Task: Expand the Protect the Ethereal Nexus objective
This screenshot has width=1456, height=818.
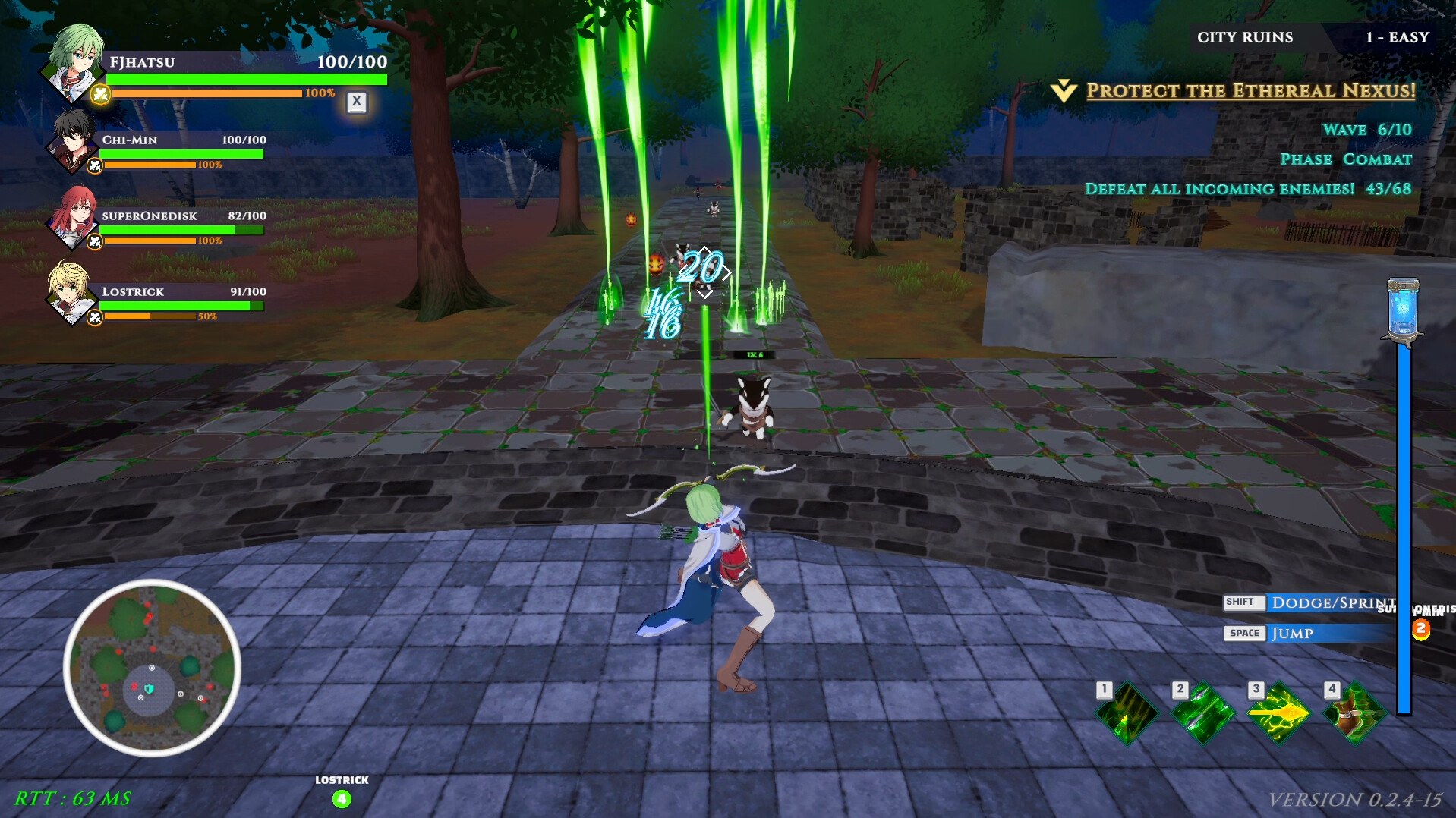Action: pyautogui.click(x=1250, y=90)
